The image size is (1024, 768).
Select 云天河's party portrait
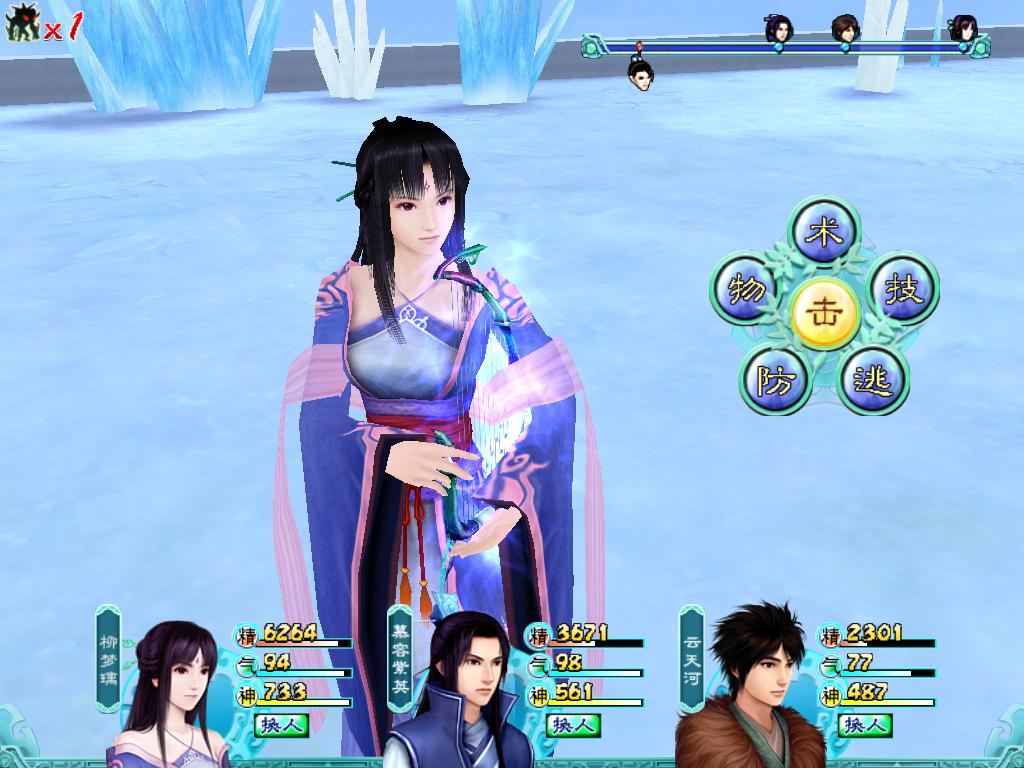point(752,690)
